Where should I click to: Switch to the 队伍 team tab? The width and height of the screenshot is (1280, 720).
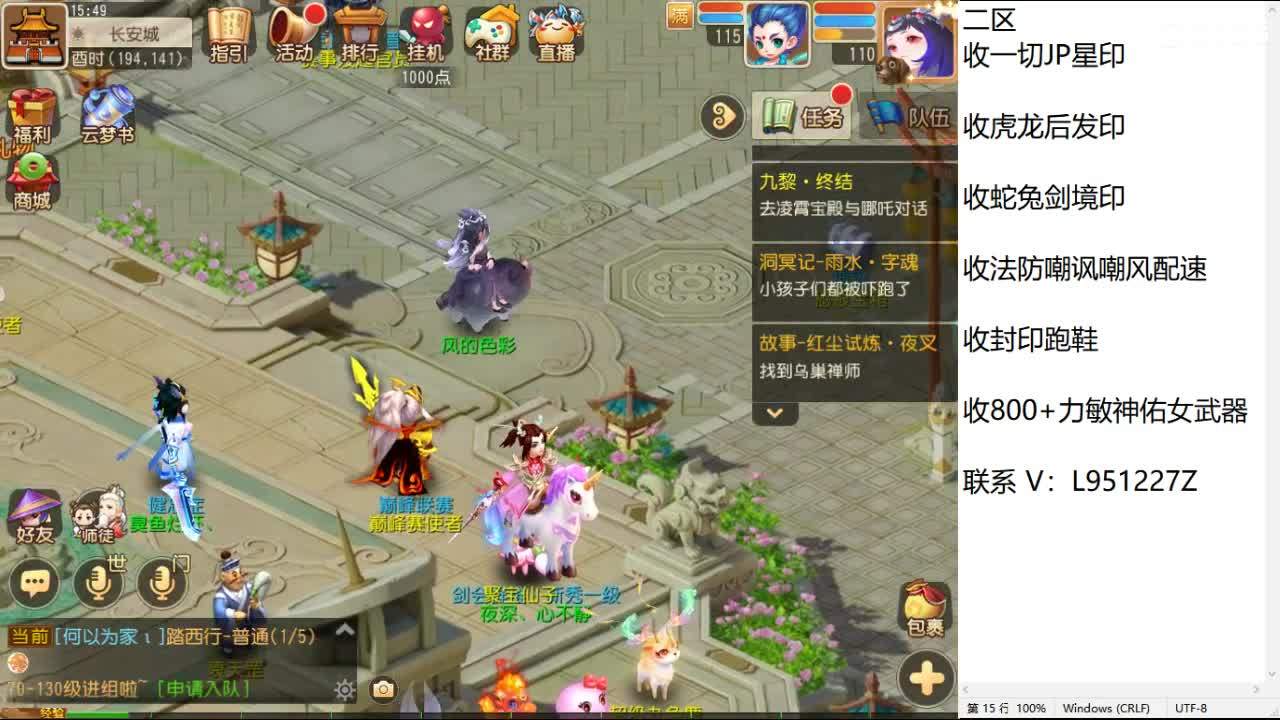coord(898,118)
